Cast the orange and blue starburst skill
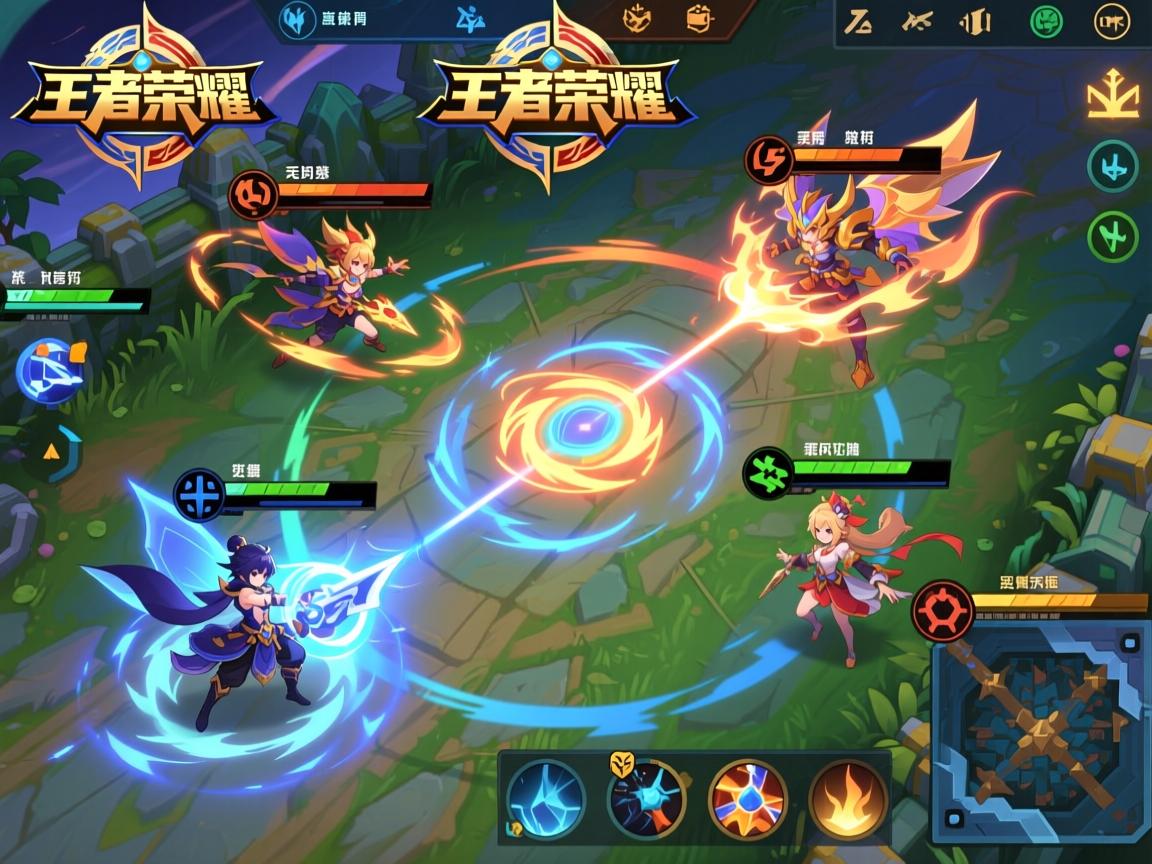 coord(747,799)
